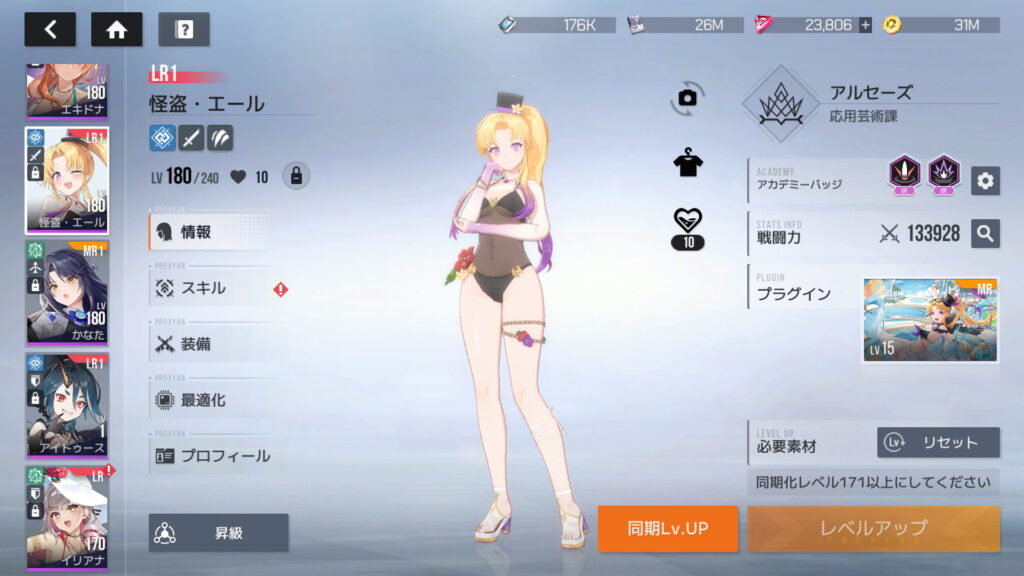Select エキドナ from the character list

[x=67, y=92]
